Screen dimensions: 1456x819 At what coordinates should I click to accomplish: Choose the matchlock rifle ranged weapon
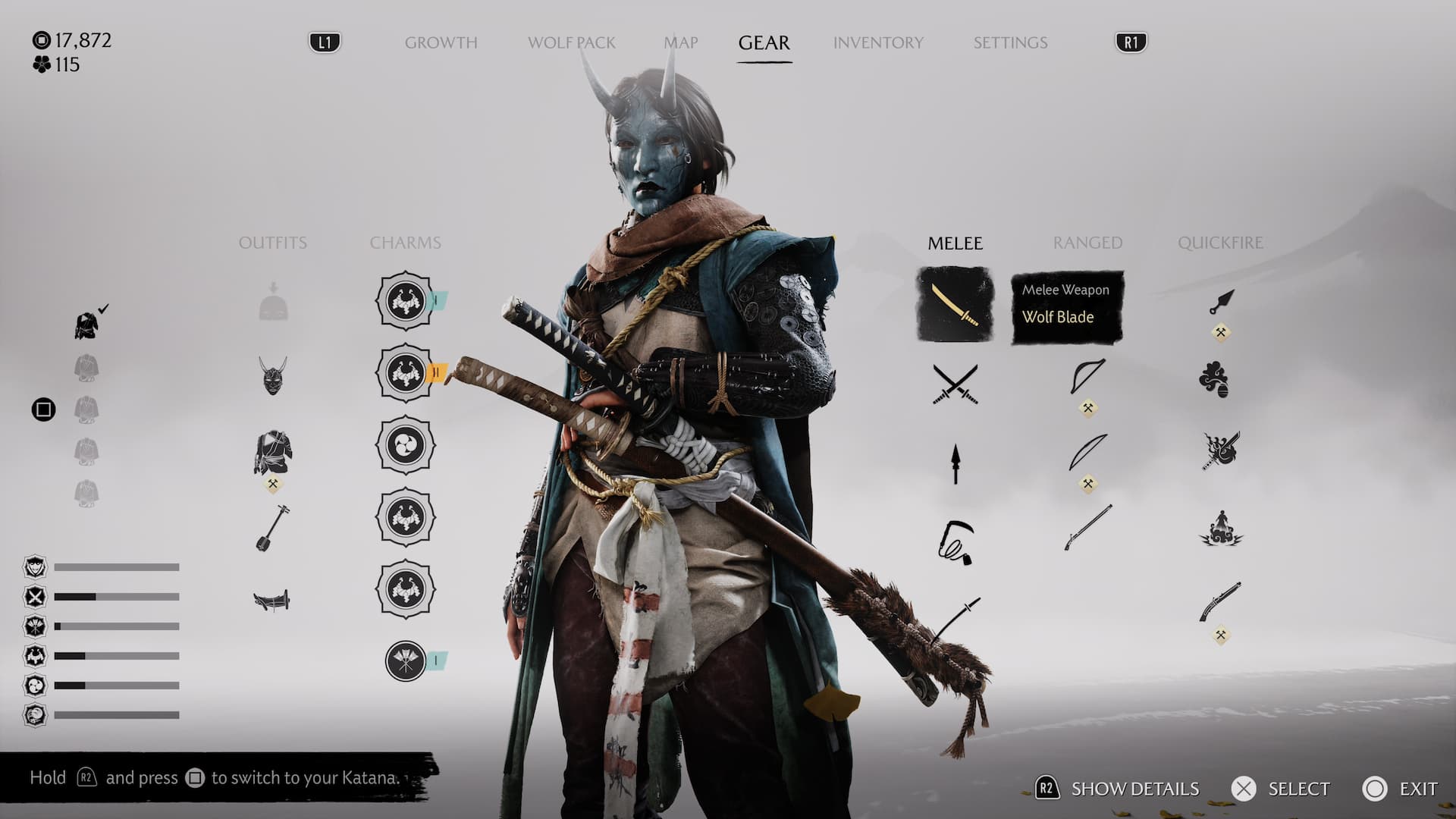click(x=1087, y=527)
